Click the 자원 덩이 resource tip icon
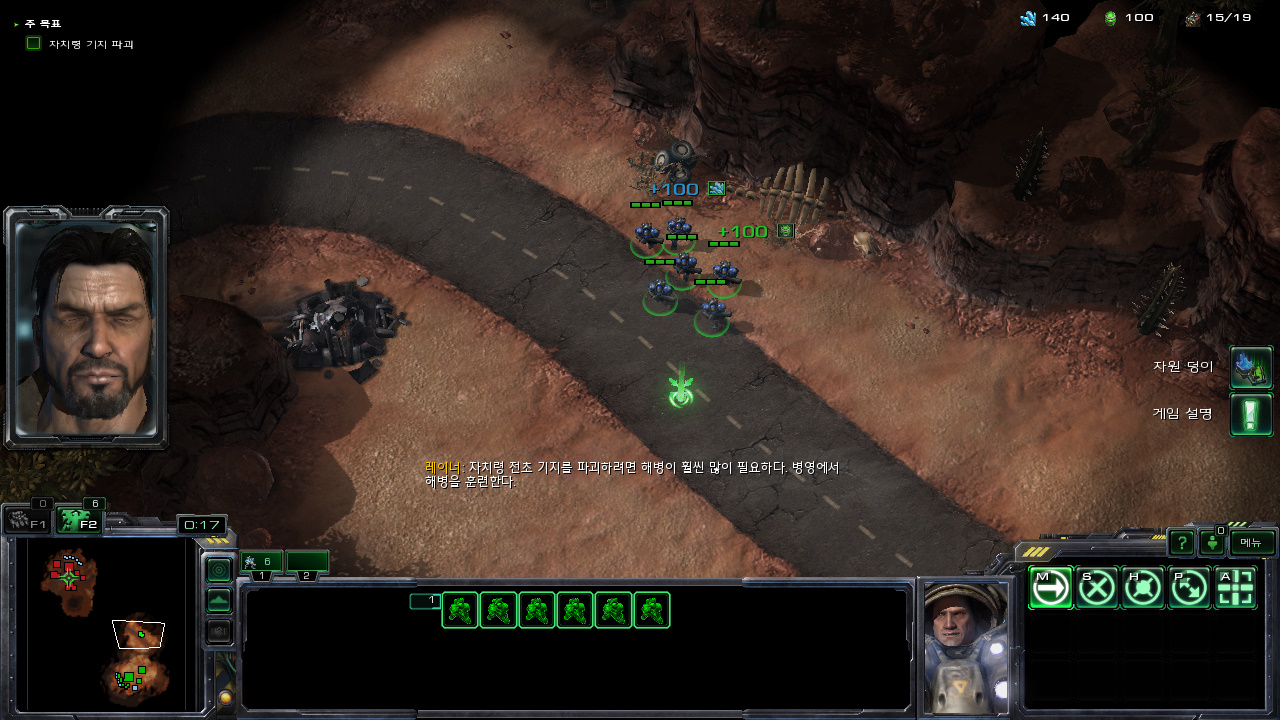 tap(1251, 367)
